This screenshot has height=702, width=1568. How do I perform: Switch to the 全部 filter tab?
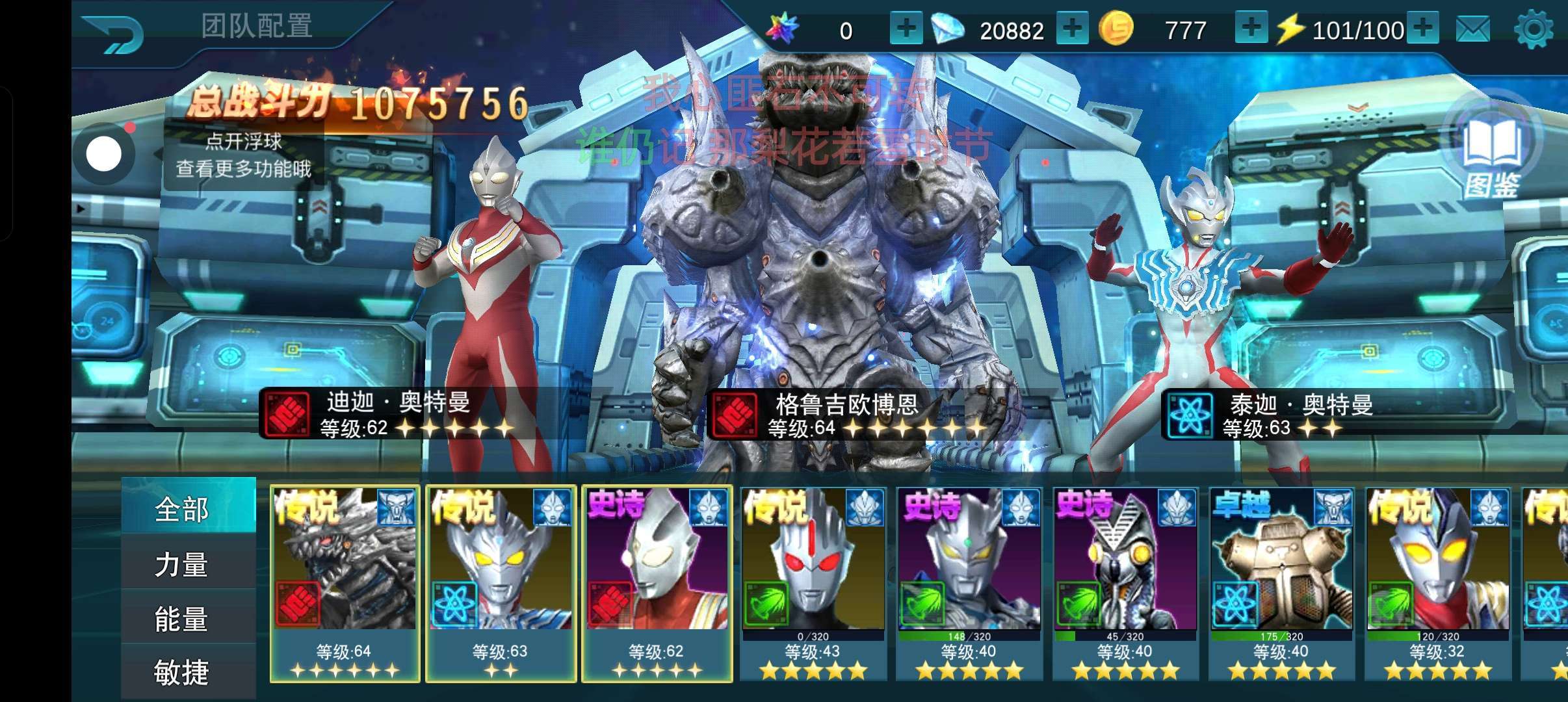[181, 509]
